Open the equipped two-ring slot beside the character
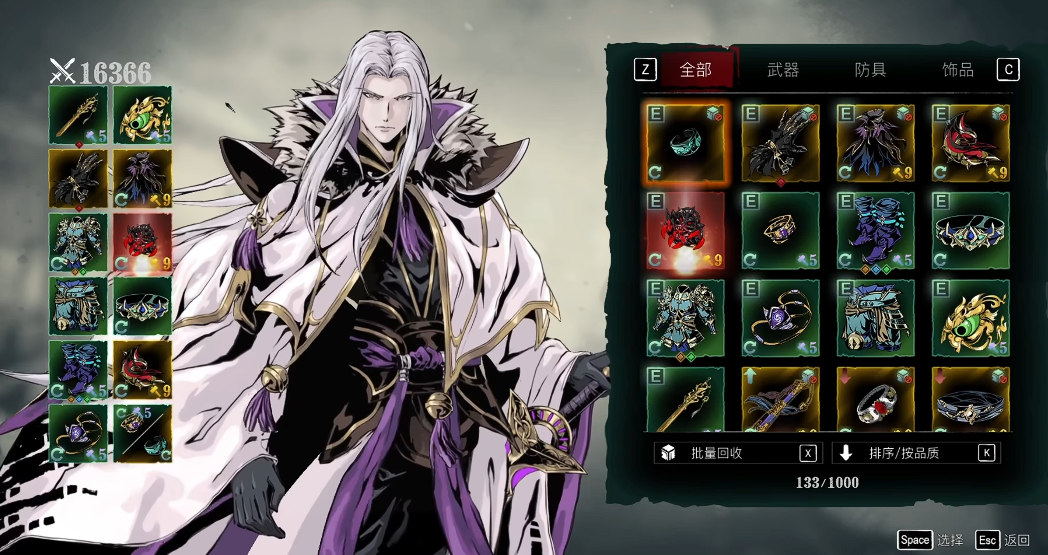The width and height of the screenshot is (1048, 555). pos(142,433)
